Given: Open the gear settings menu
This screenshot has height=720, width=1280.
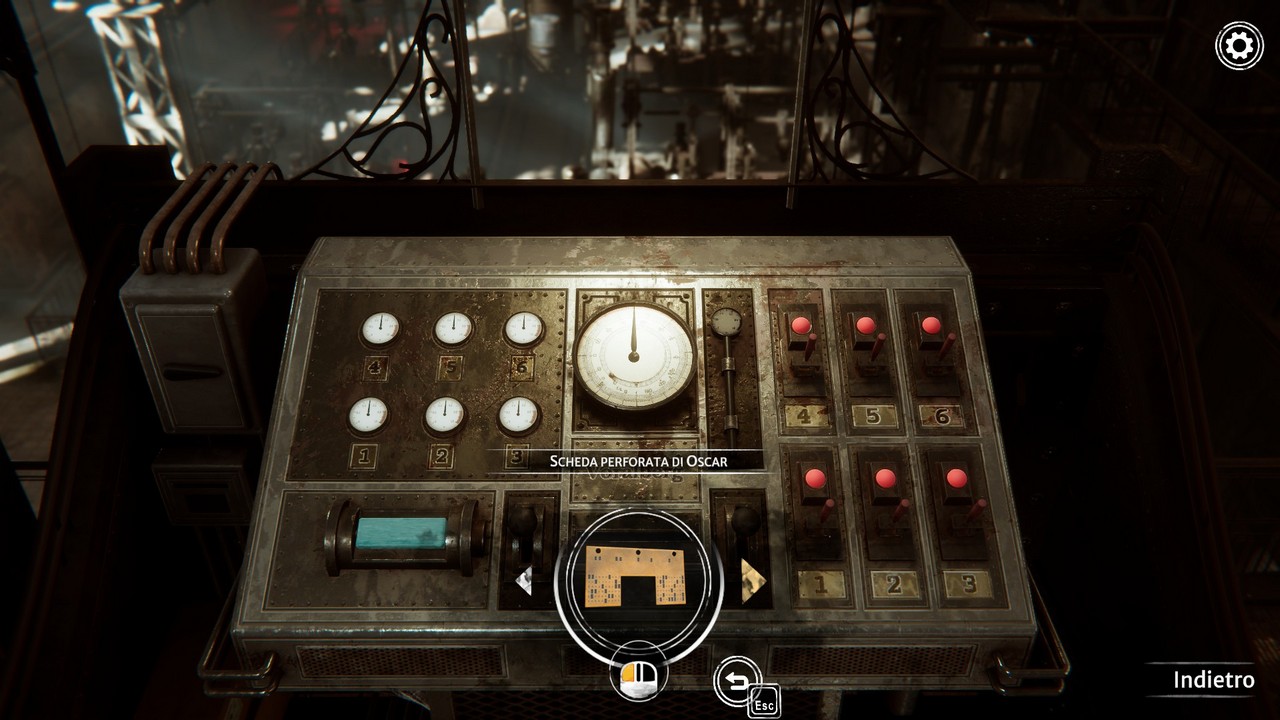Looking at the screenshot, I should [x=1239, y=46].
